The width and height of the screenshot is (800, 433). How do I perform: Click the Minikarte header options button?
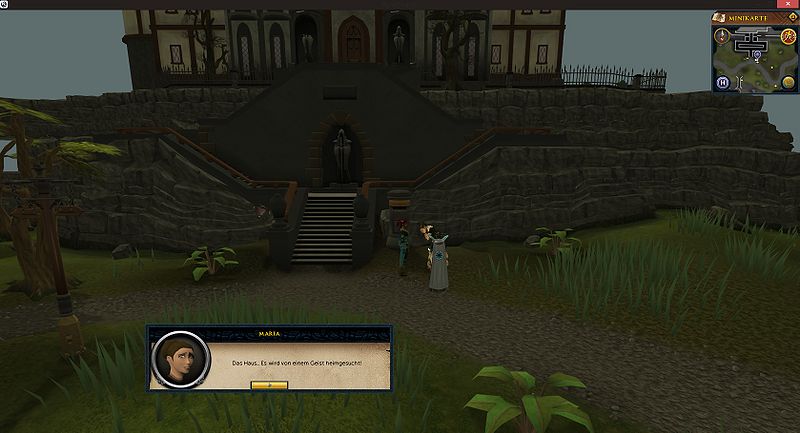click(790, 18)
